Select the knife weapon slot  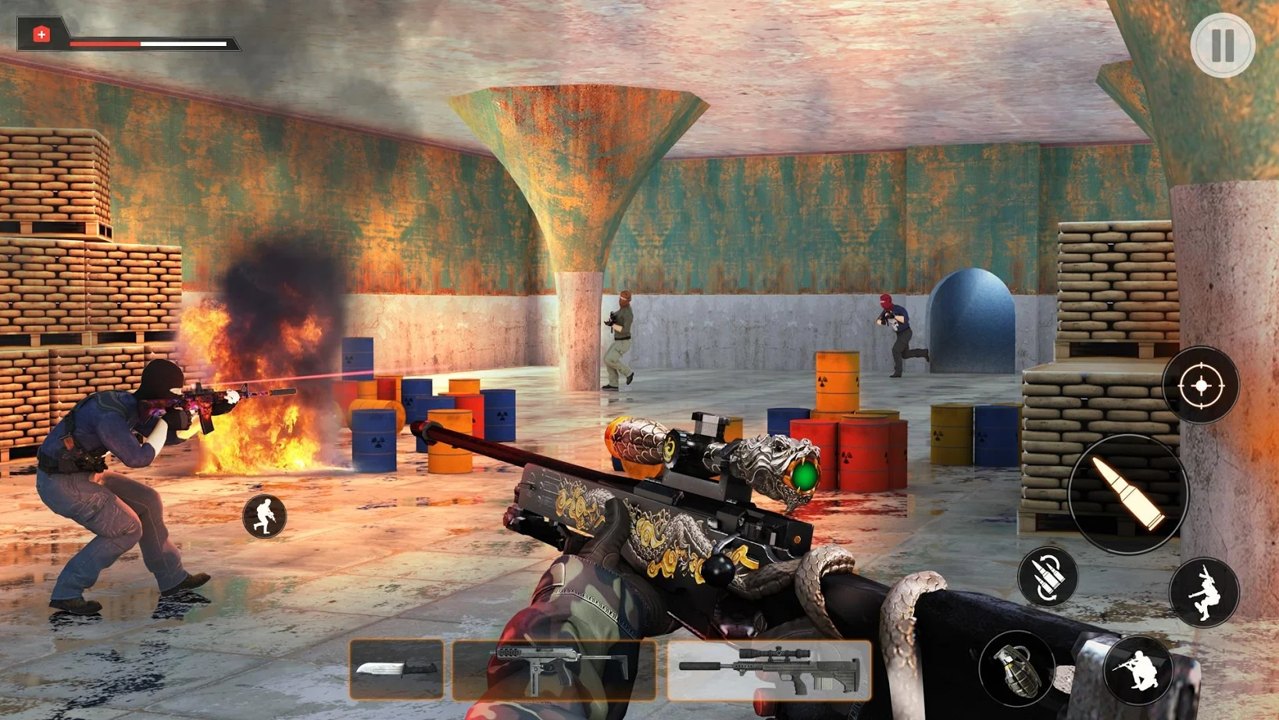coord(396,669)
